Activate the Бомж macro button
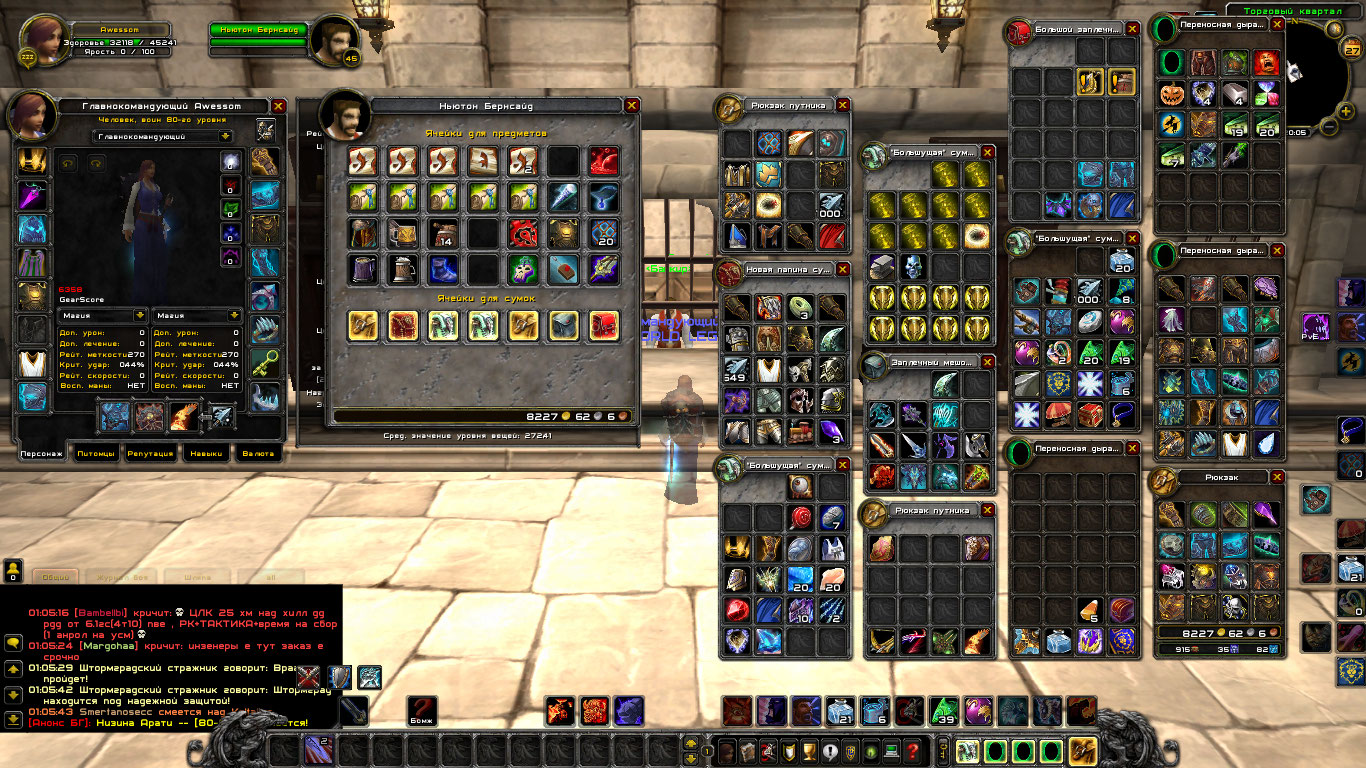 point(422,711)
